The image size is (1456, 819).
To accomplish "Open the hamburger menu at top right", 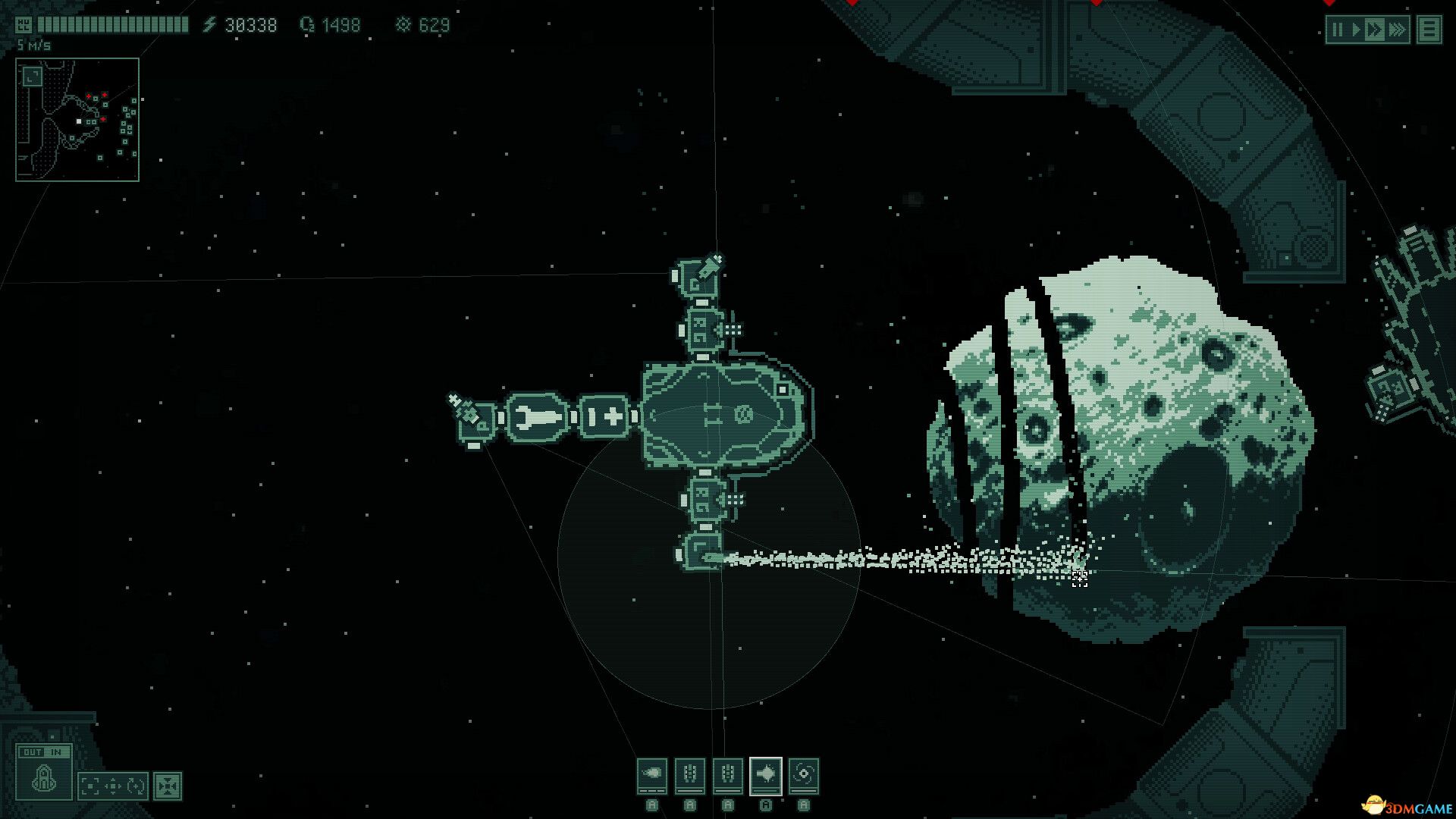I will (x=1431, y=30).
